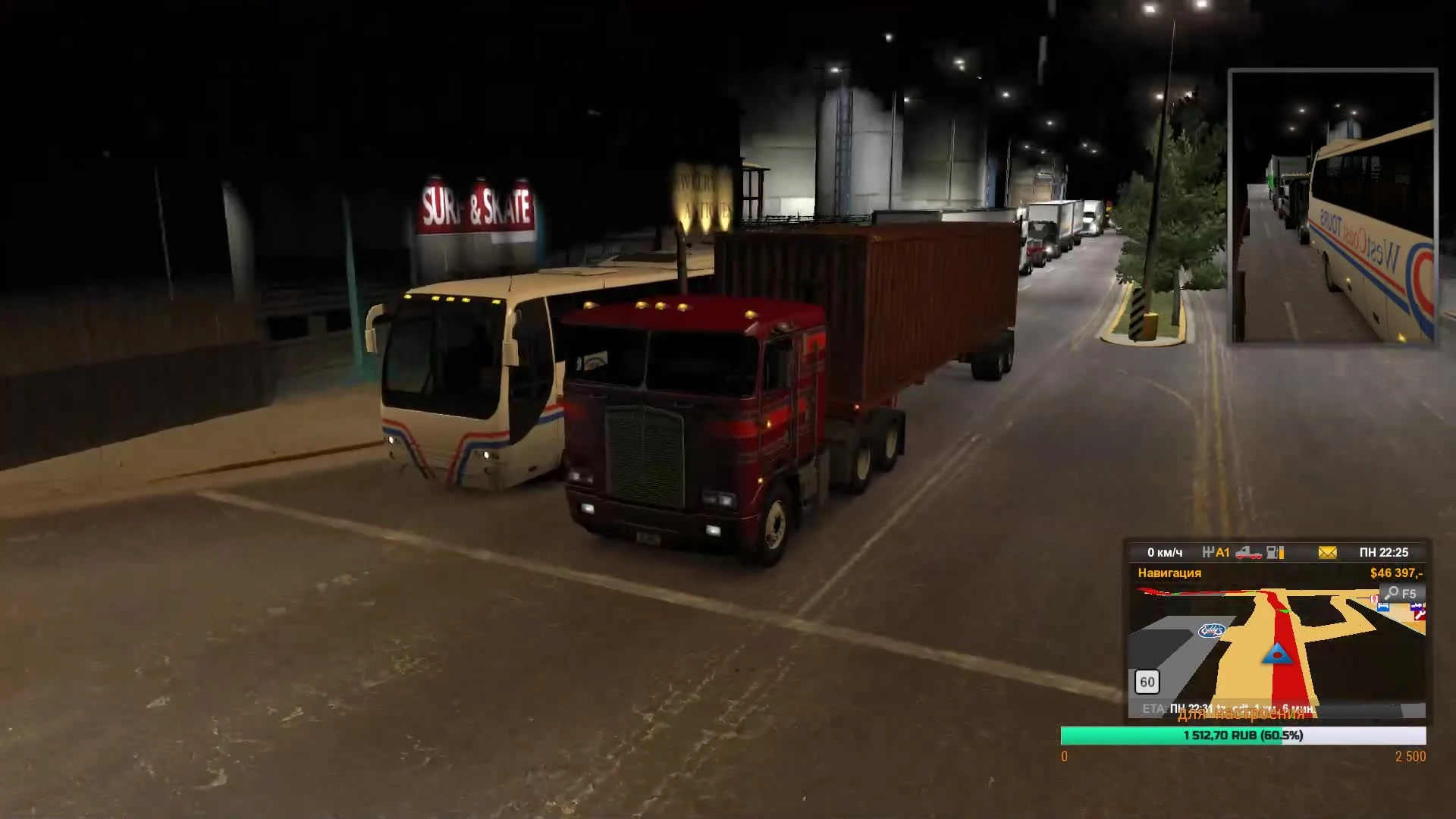The height and width of the screenshot is (819, 1456).
Task: Click the donation progress bar at 60.5%
Action: click(x=1244, y=735)
